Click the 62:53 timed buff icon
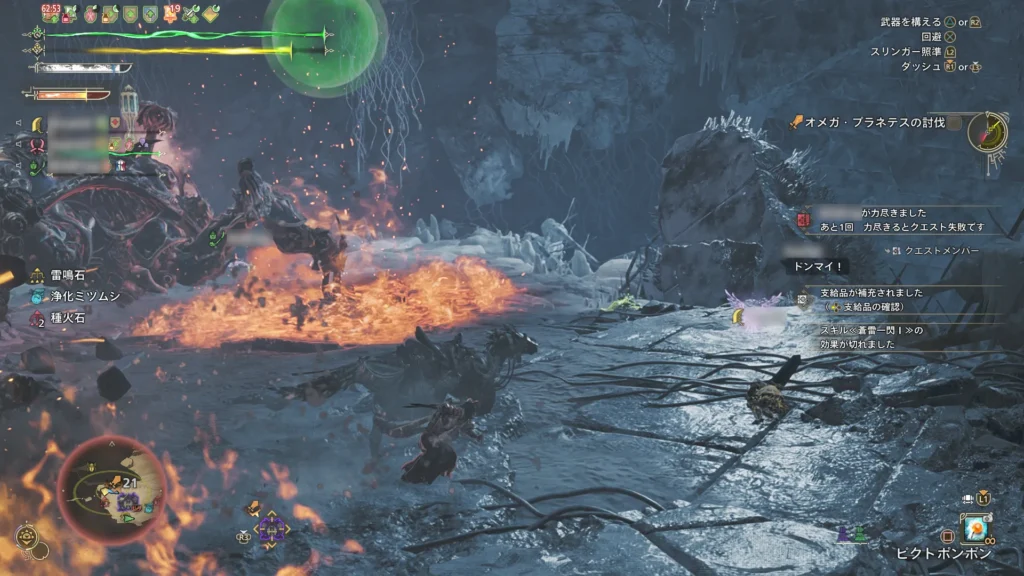This screenshot has height=576, width=1024. coord(51,13)
